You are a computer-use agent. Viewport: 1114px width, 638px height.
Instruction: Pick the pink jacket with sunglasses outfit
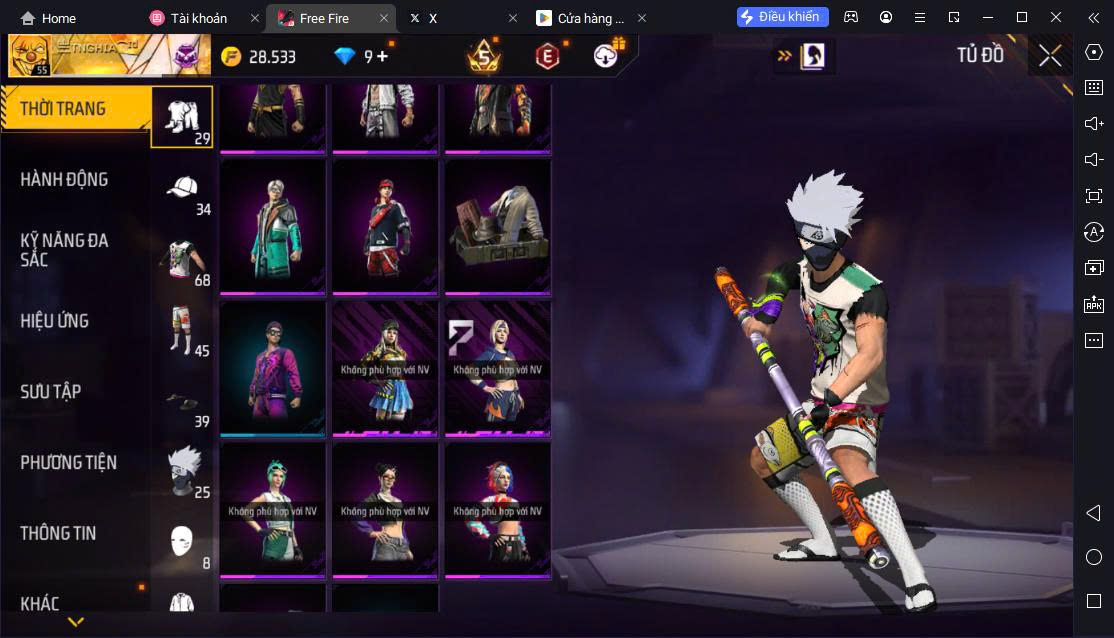tap(273, 368)
